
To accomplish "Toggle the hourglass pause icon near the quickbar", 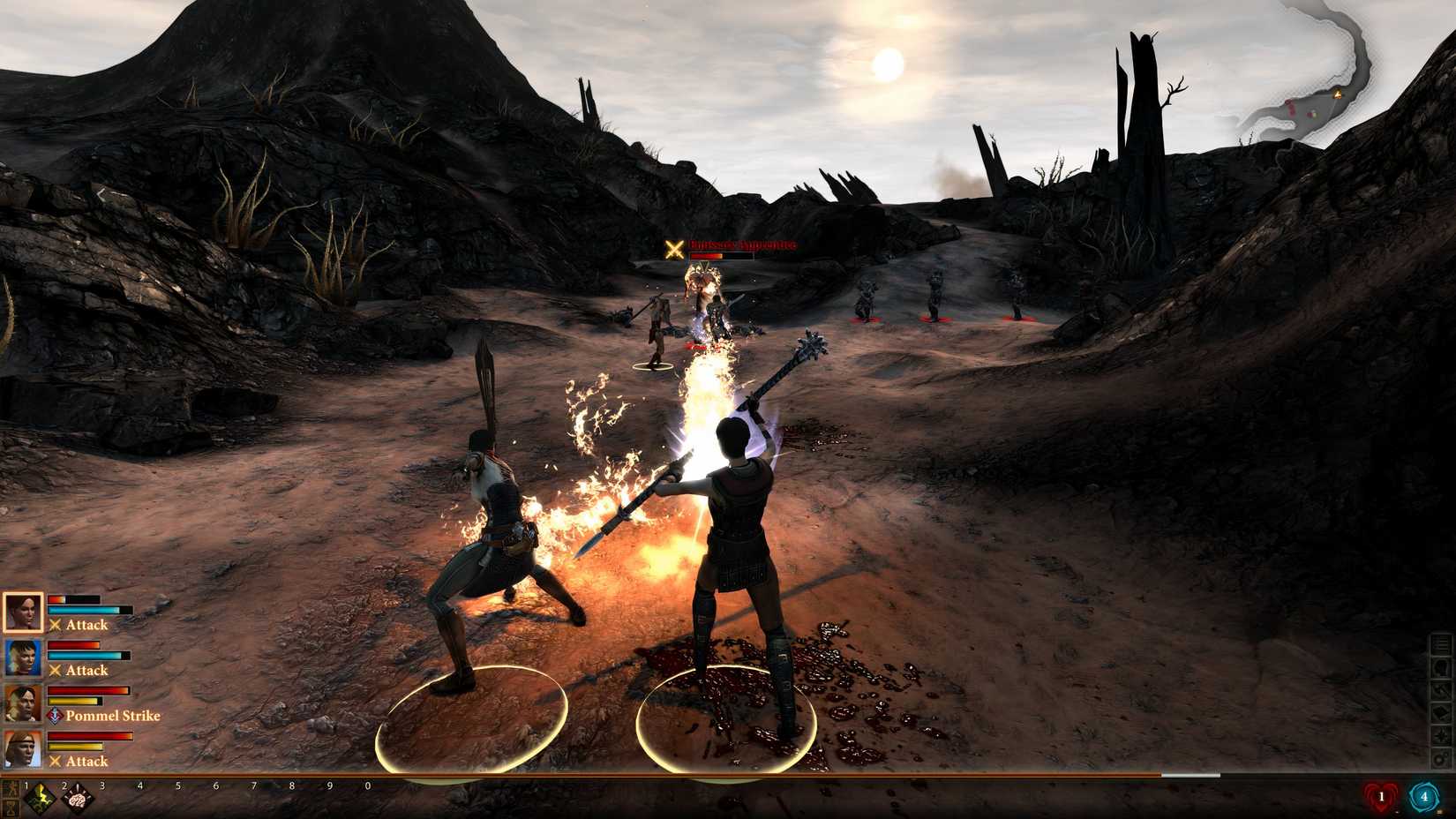I will click(11, 808).
